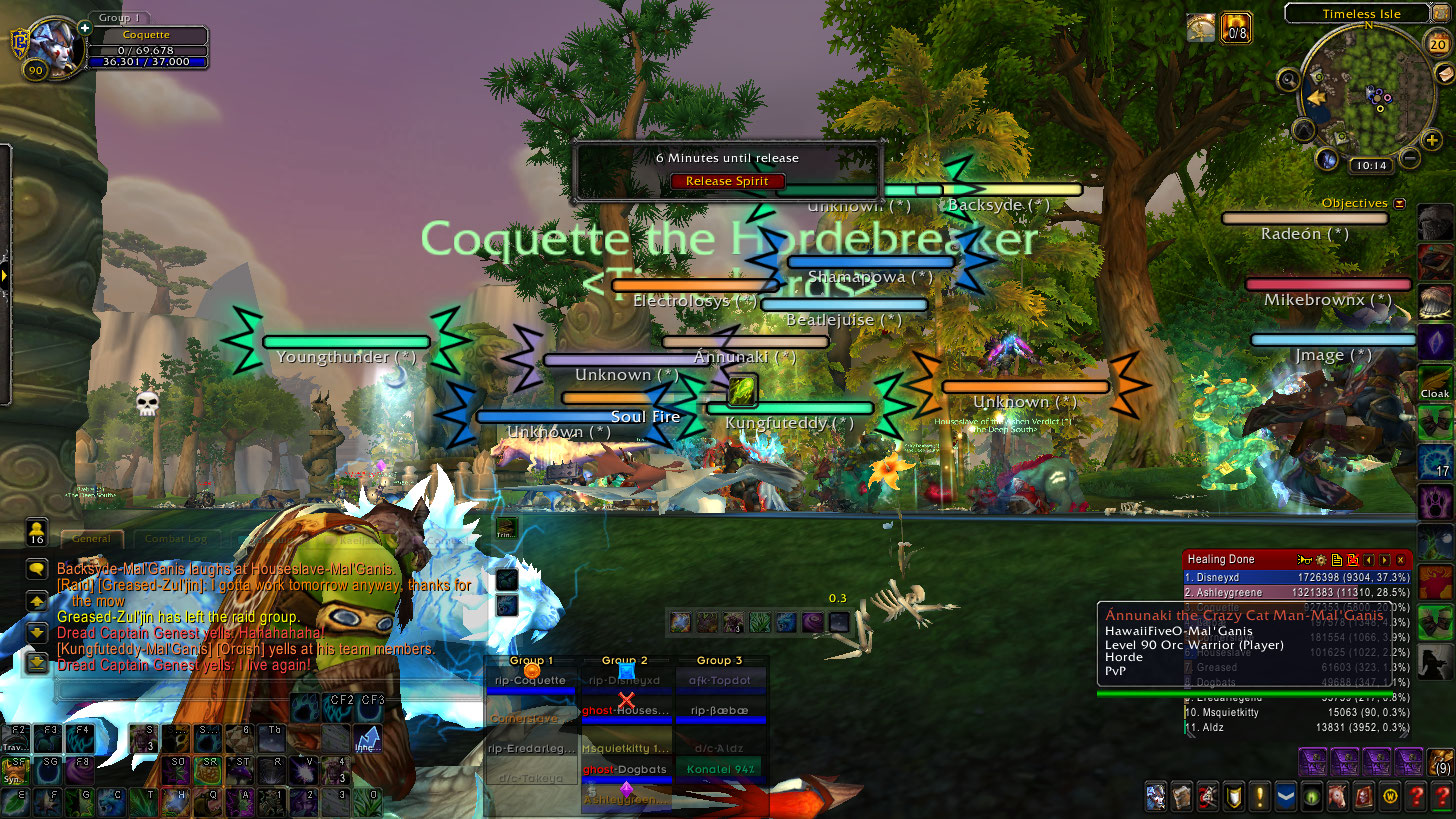Zoom out the minimap with the minus button
The height and width of the screenshot is (819, 1456).
tap(1409, 157)
